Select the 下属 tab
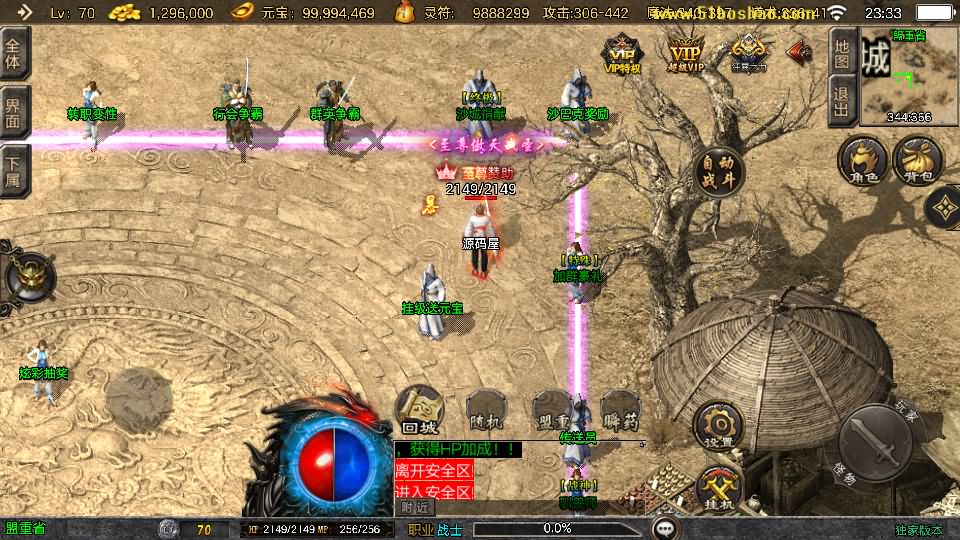This screenshot has height=540, width=960. (14, 168)
